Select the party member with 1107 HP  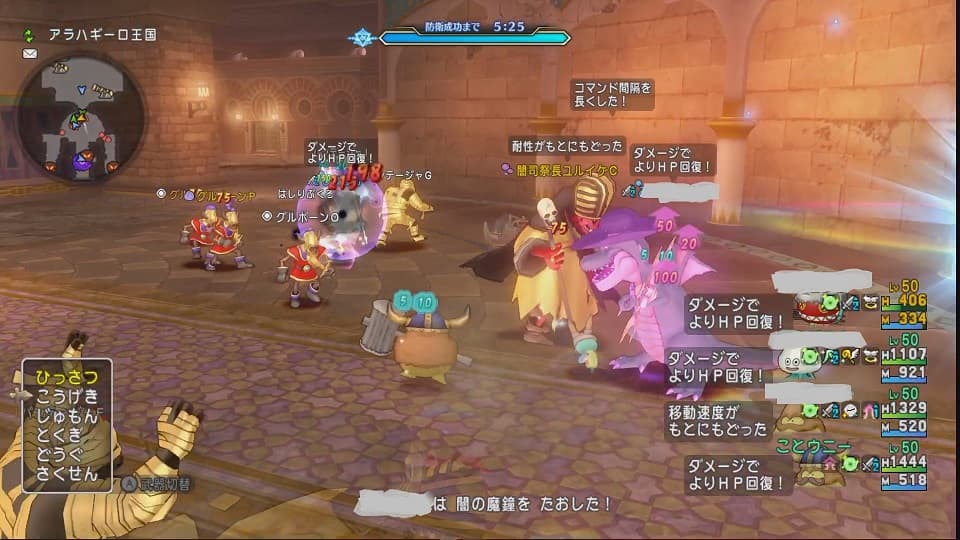click(860, 362)
